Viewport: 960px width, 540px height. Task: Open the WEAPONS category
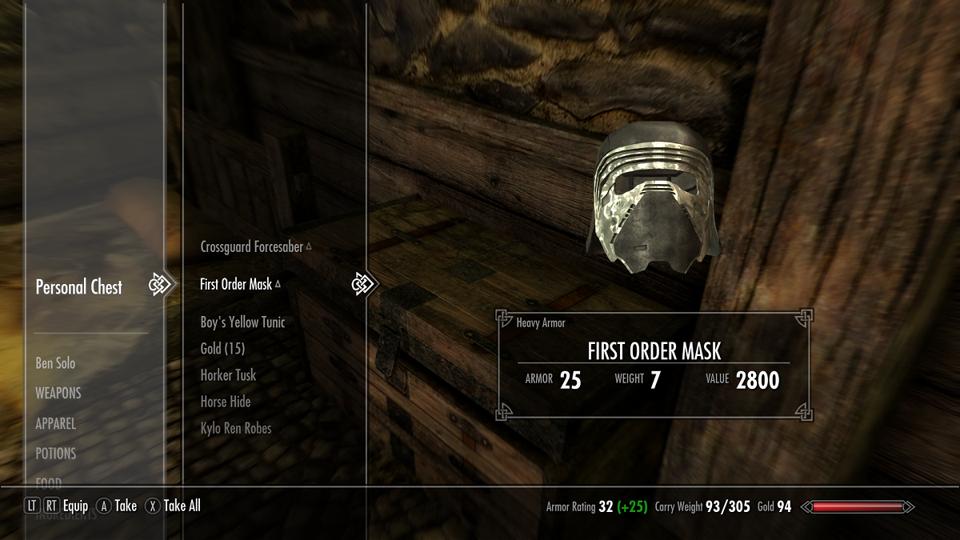58,393
